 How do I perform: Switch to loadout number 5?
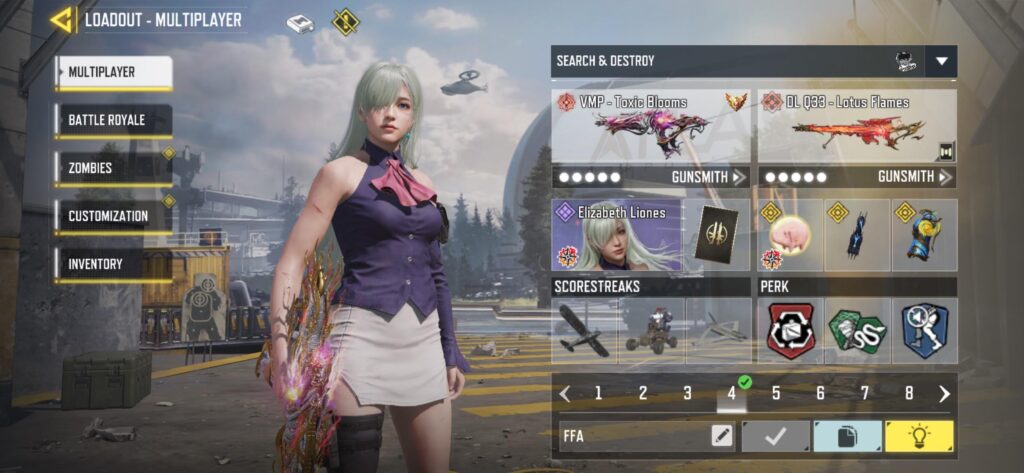tap(776, 394)
